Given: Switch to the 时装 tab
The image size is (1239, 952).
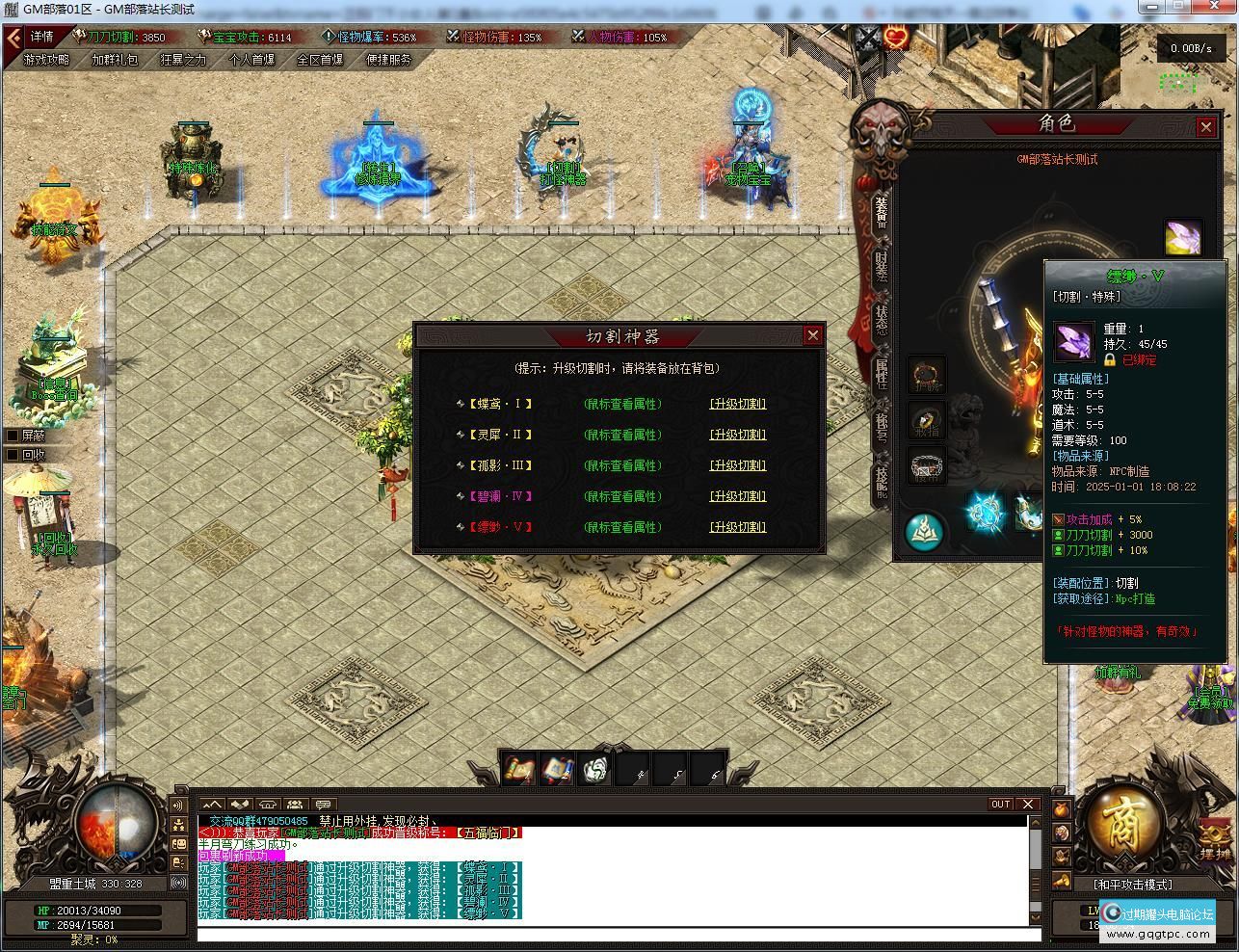Looking at the screenshot, I should pos(881,265).
